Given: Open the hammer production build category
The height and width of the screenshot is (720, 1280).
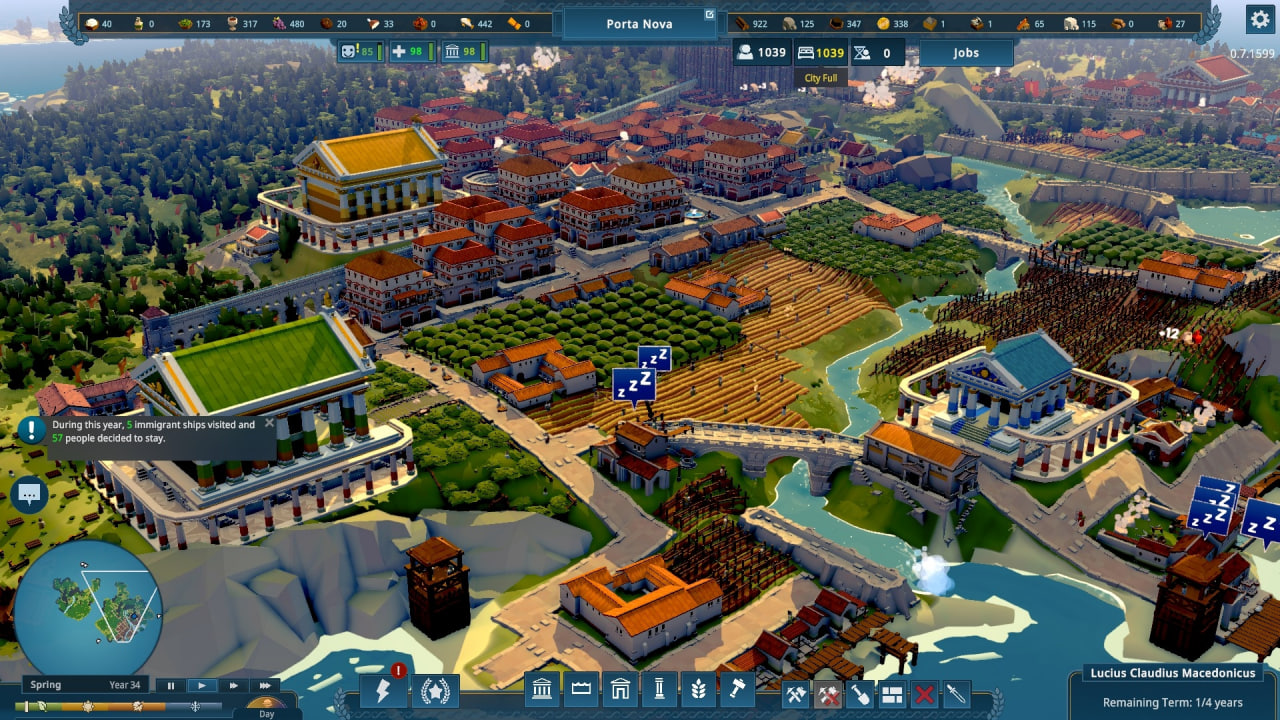Looking at the screenshot, I should tap(737, 690).
